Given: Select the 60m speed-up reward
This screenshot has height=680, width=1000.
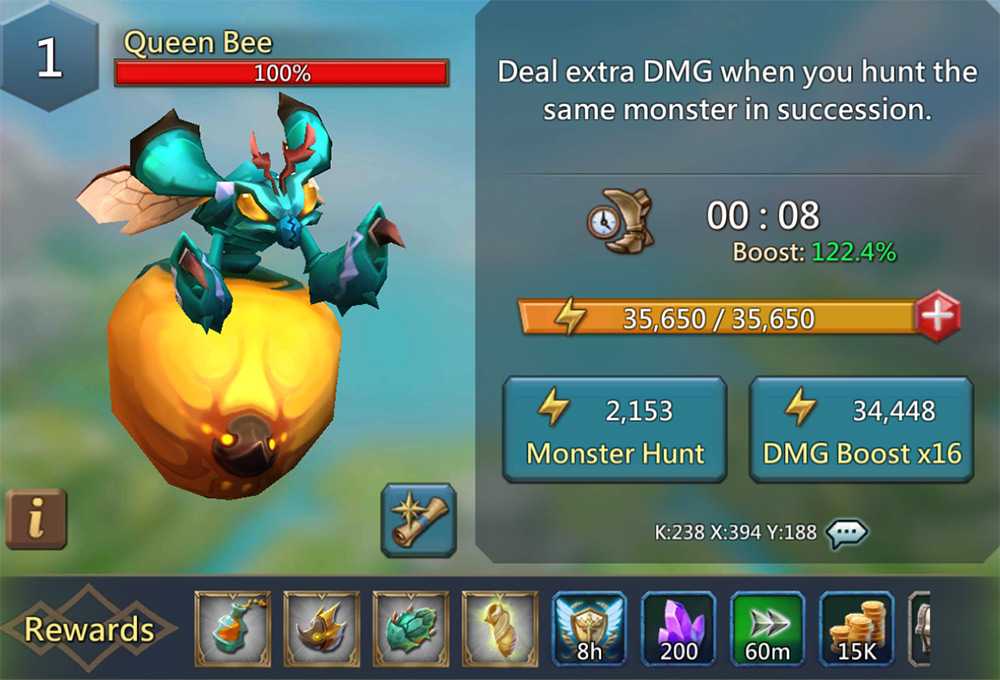Looking at the screenshot, I should (768, 629).
